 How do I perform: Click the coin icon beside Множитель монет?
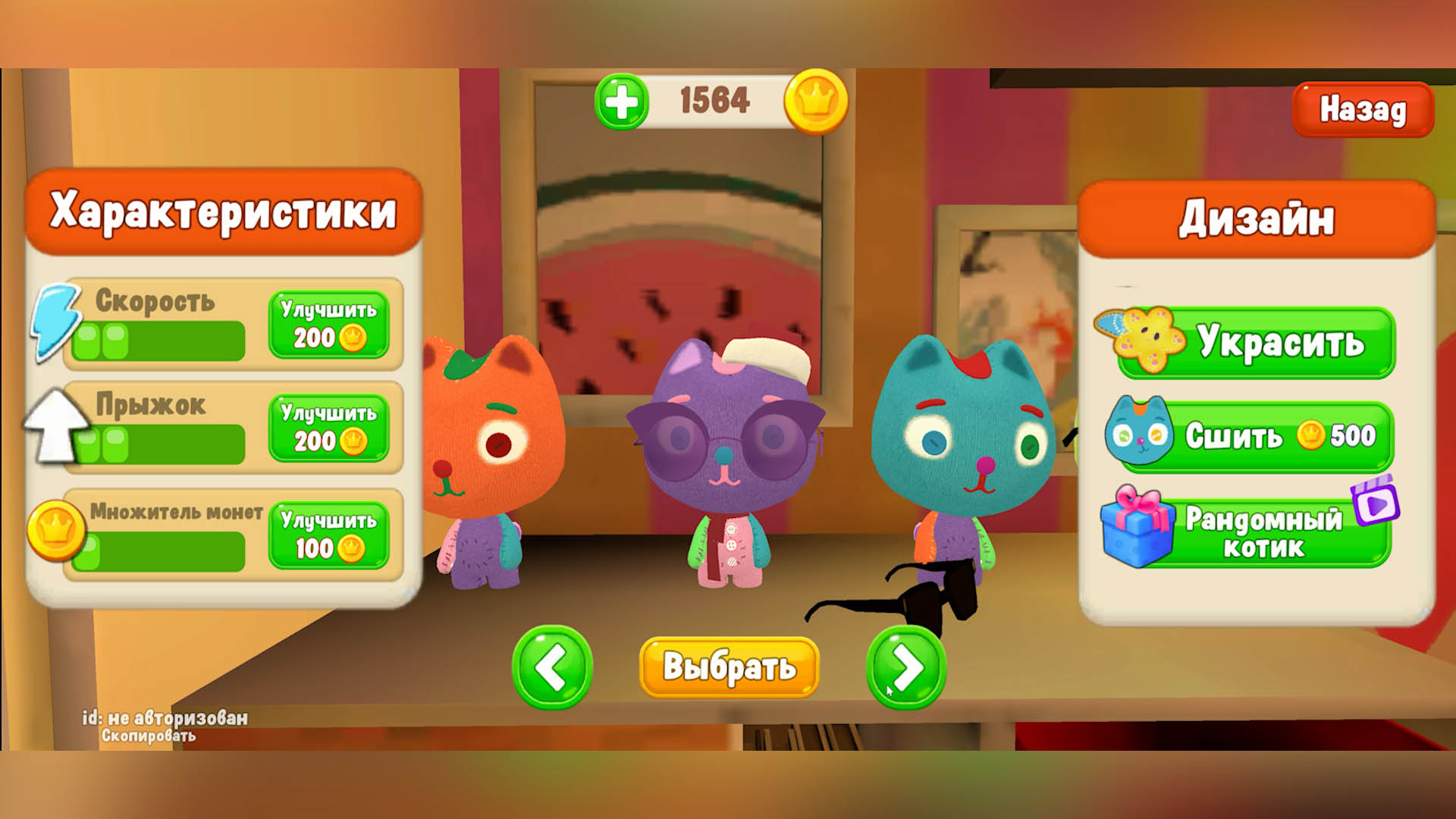coord(57,531)
